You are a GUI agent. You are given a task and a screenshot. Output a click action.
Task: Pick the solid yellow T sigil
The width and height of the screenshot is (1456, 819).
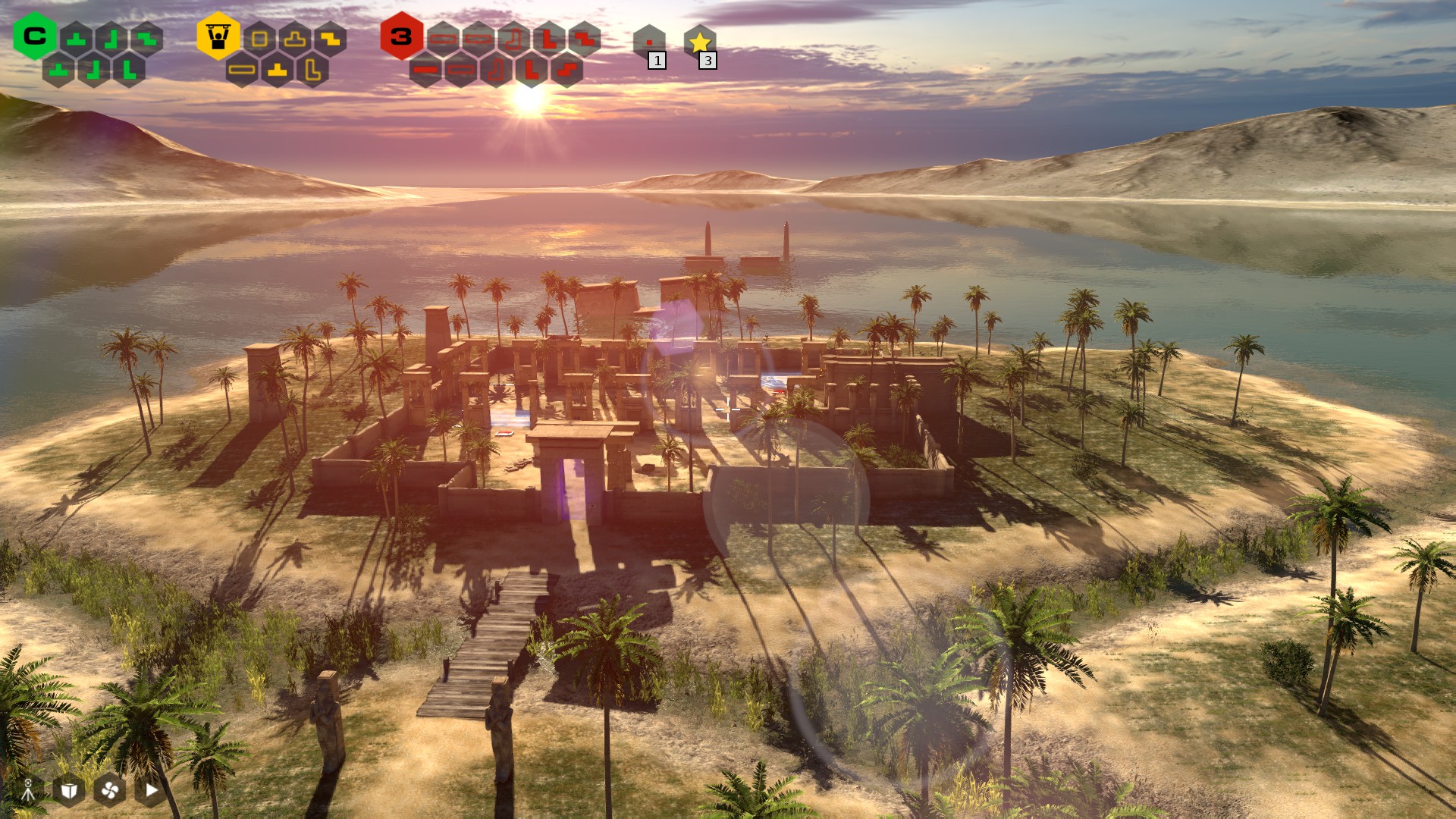tap(277, 70)
